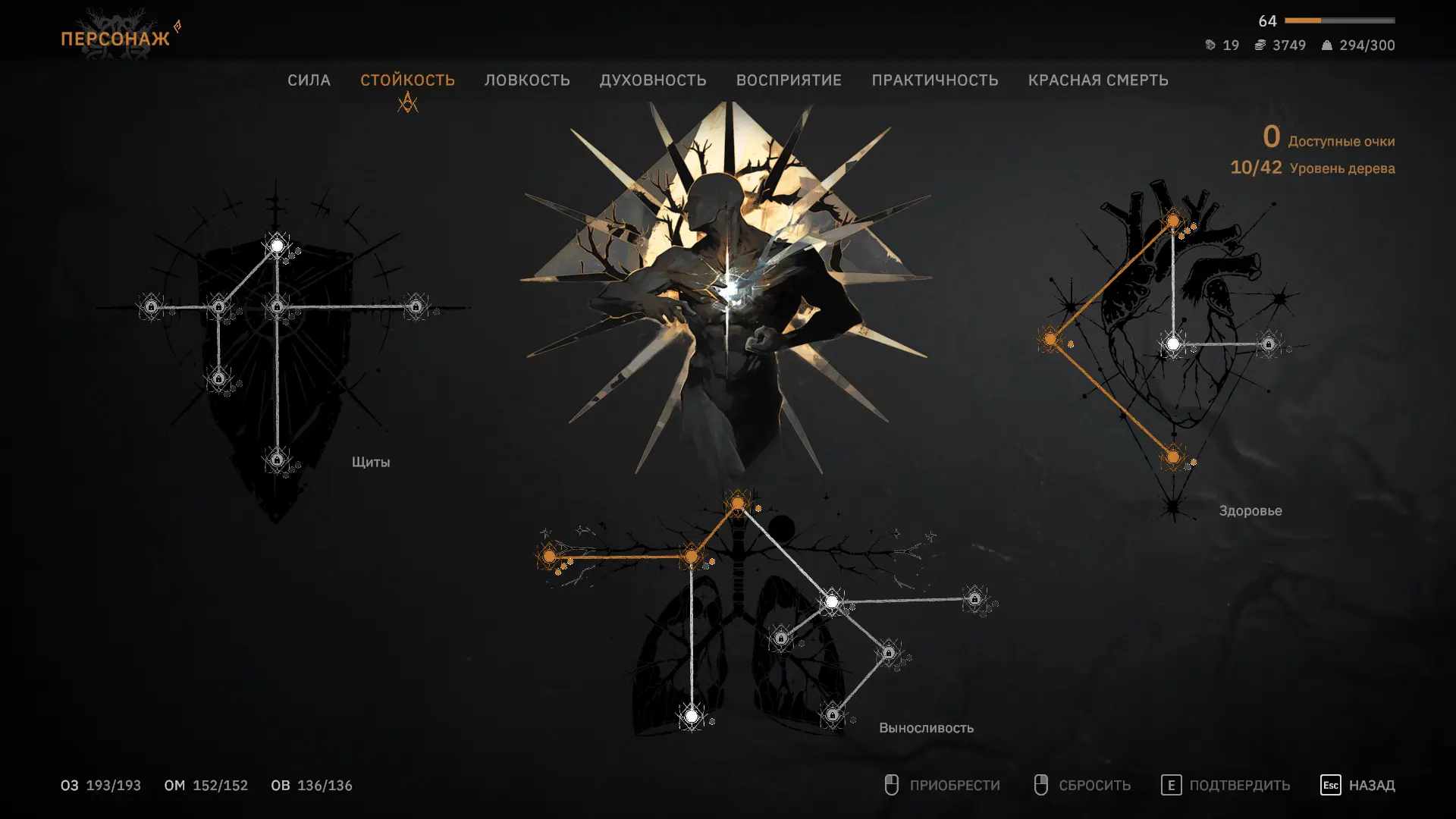Pick the rightmost locked node in Щиты tree

point(416,306)
